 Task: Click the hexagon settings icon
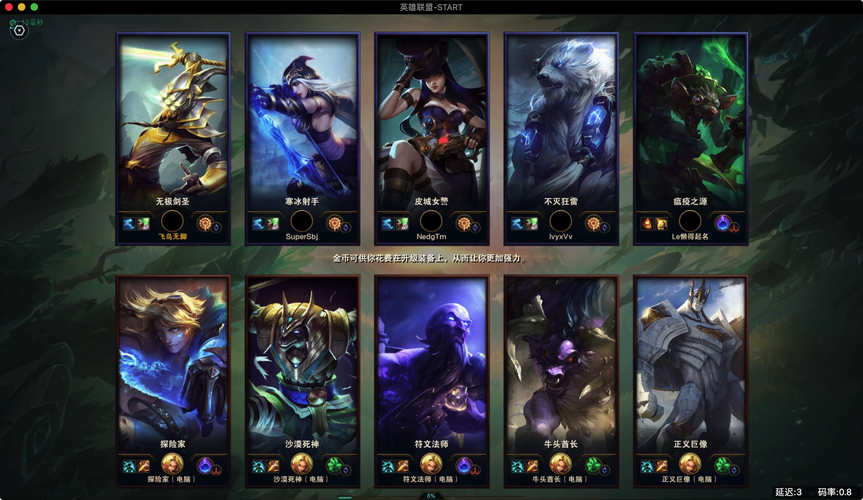click(19, 30)
